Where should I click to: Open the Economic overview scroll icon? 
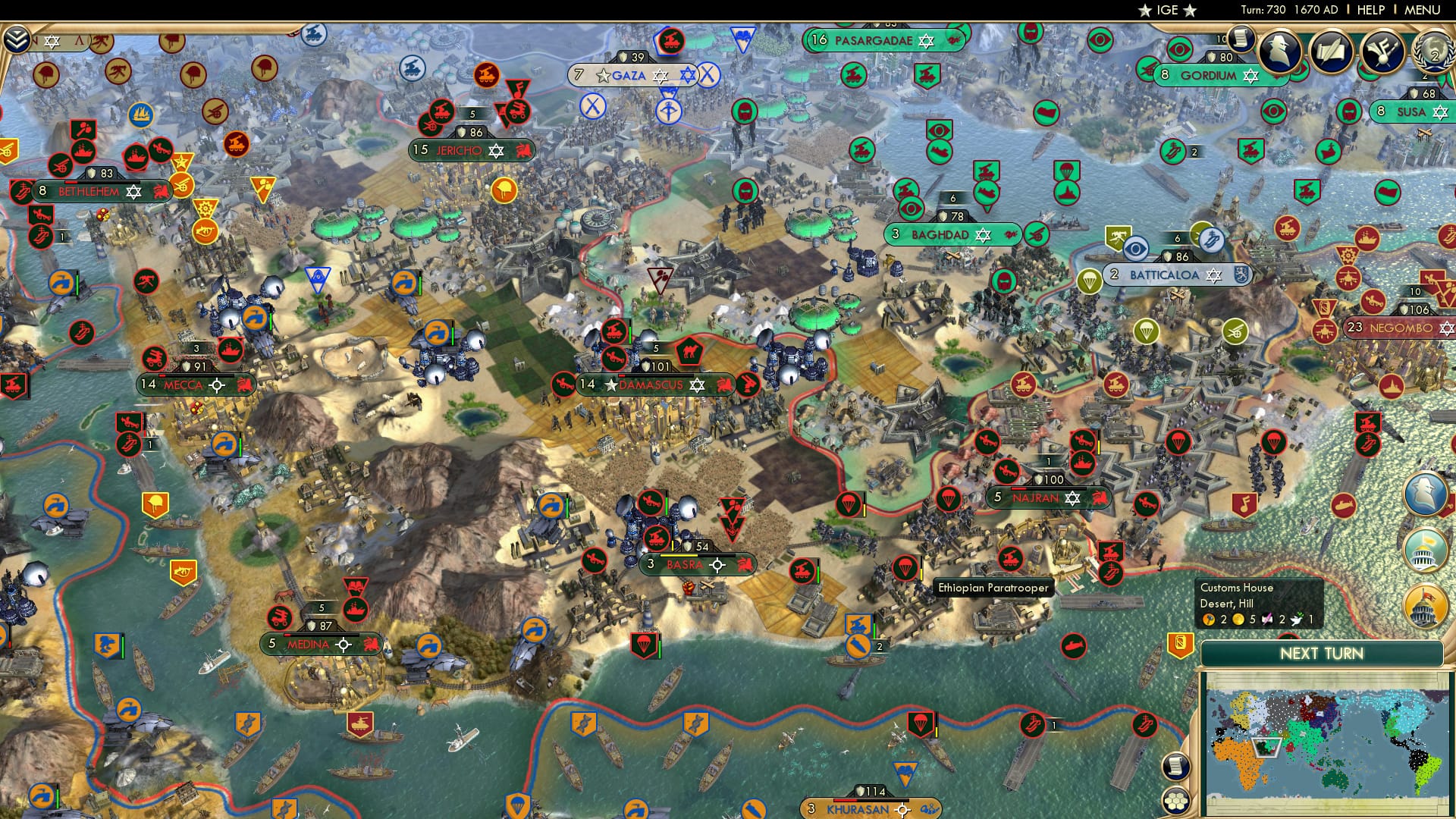click(x=1241, y=39)
